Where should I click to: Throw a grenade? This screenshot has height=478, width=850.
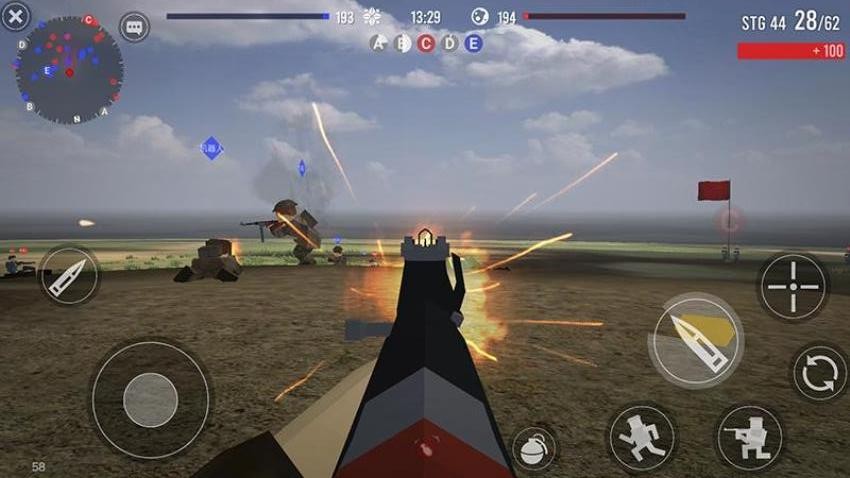tap(535, 449)
